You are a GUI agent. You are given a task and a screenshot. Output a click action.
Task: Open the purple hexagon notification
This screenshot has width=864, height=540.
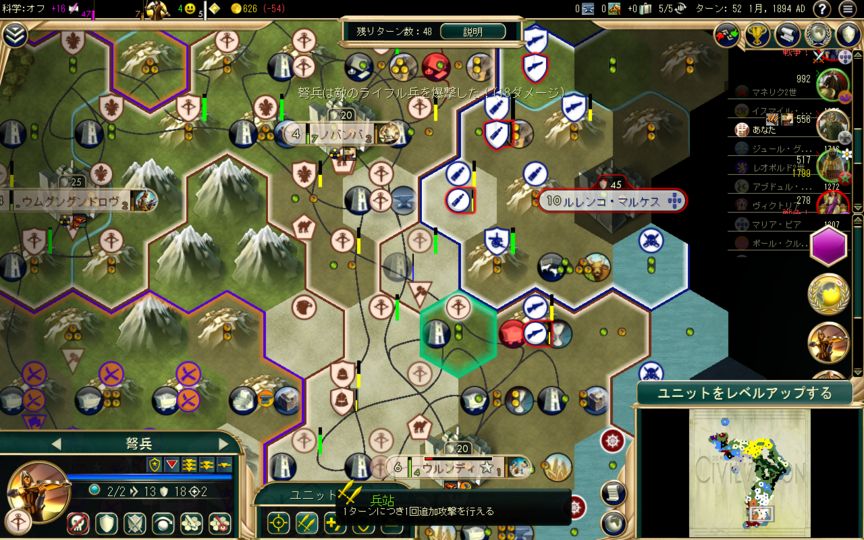(x=828, y=245)
